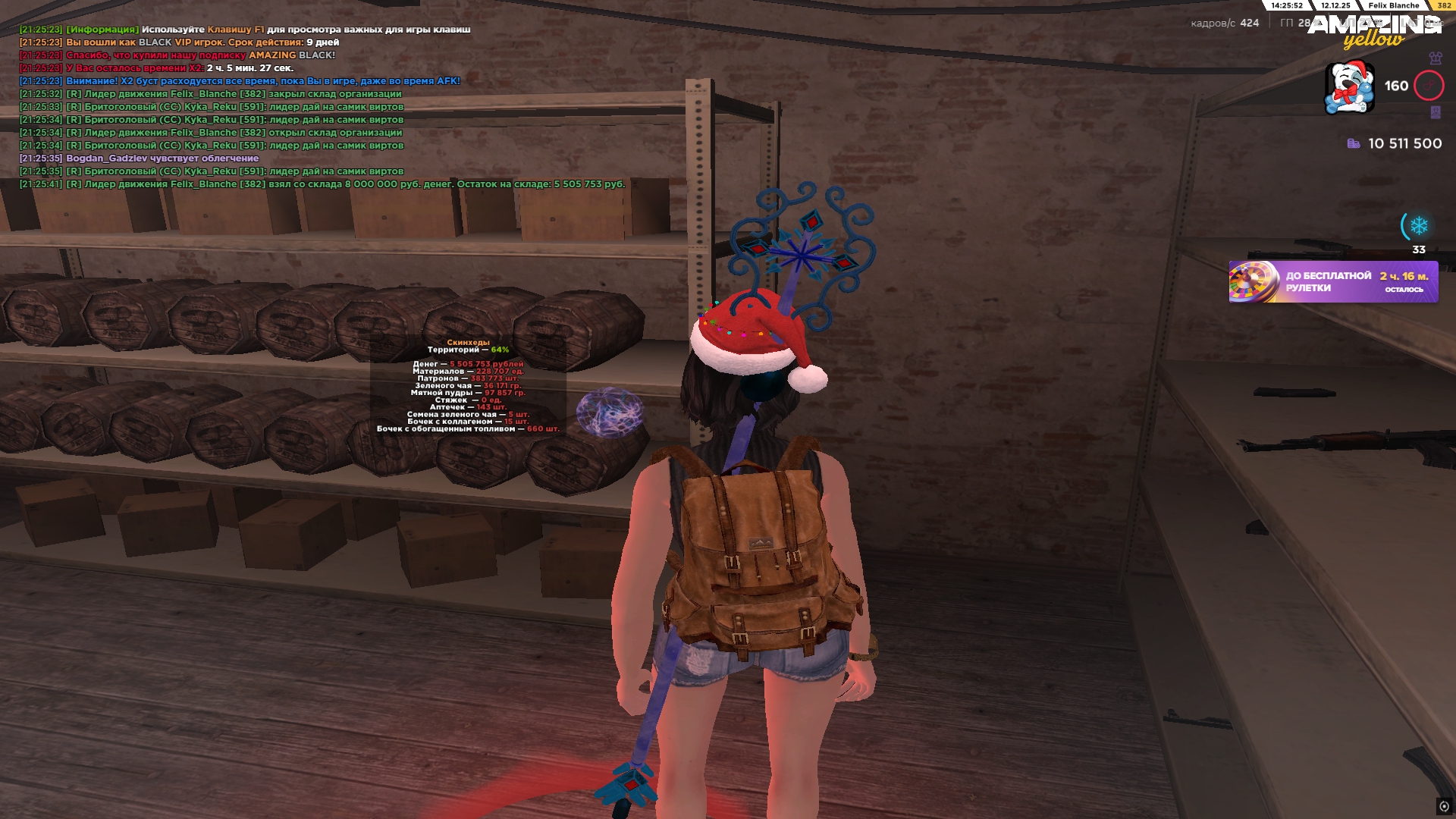Click the purple ID card icon
1456x819 pixels.
tap(1436, 112)
